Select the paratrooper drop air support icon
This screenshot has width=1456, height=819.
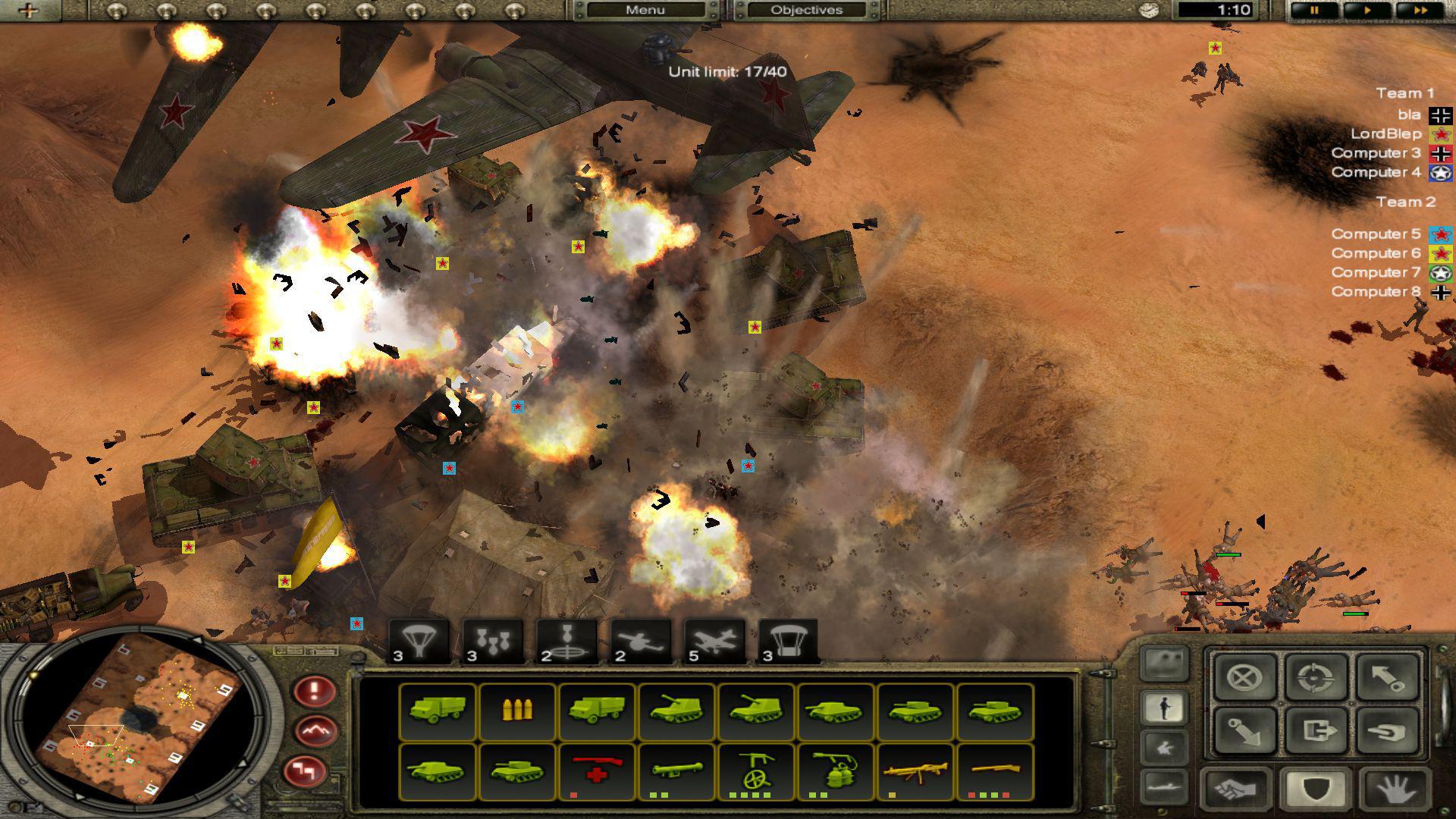click(417, 641)
